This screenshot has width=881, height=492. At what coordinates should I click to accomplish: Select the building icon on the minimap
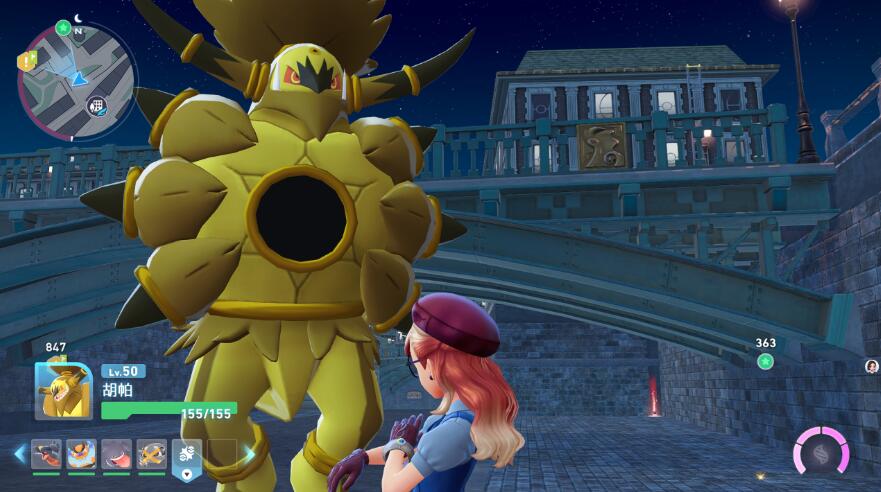click(97, 104)
